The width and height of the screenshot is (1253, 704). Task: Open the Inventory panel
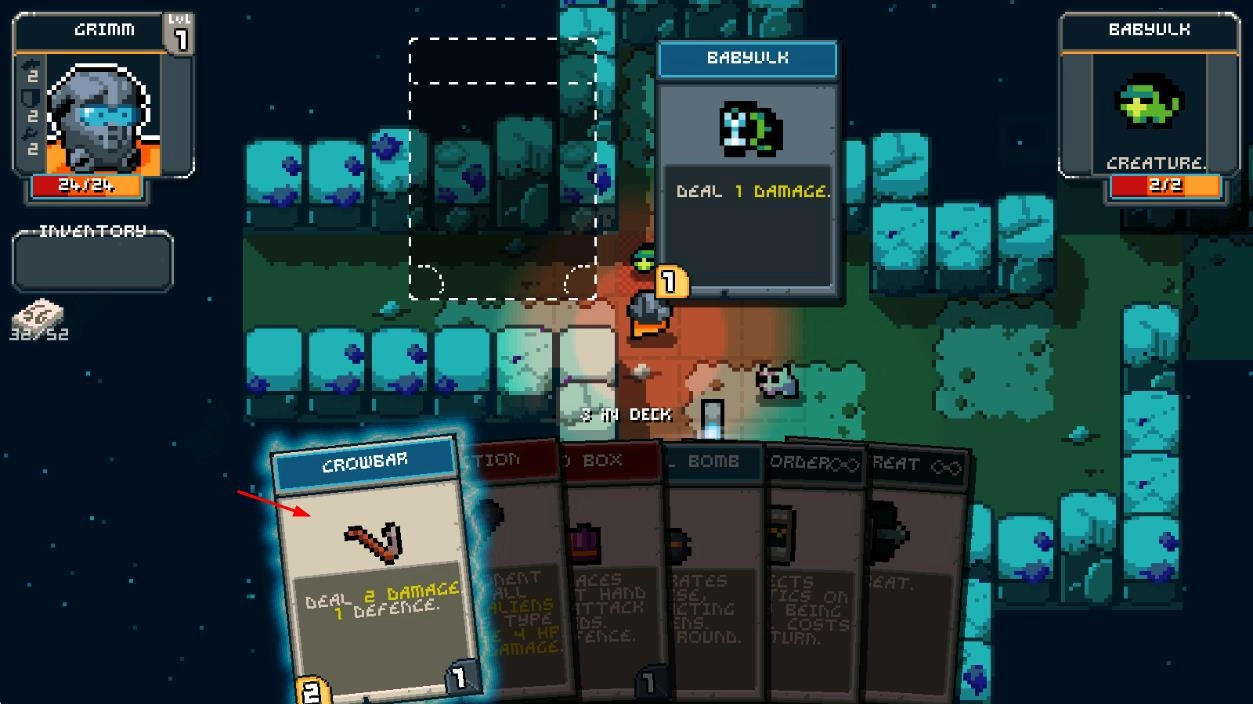click(x=93, y=261)
